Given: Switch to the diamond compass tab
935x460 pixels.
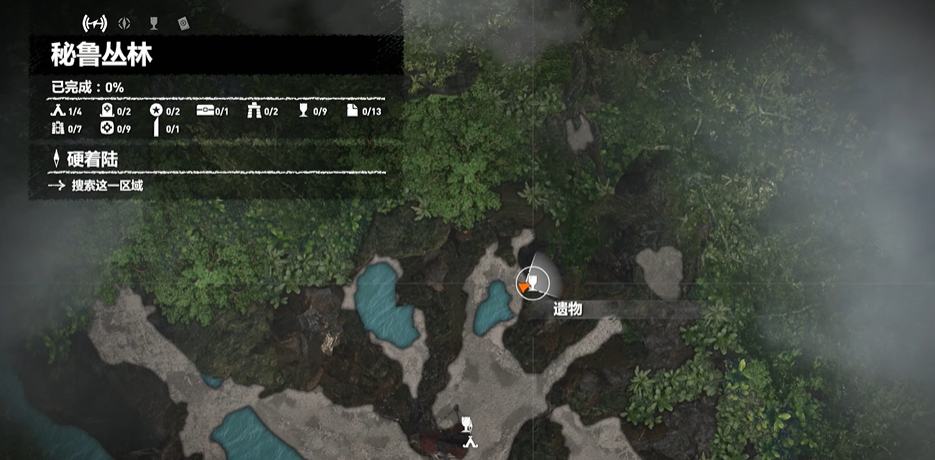Looking at the screenshot, I should tap(123, 22).
